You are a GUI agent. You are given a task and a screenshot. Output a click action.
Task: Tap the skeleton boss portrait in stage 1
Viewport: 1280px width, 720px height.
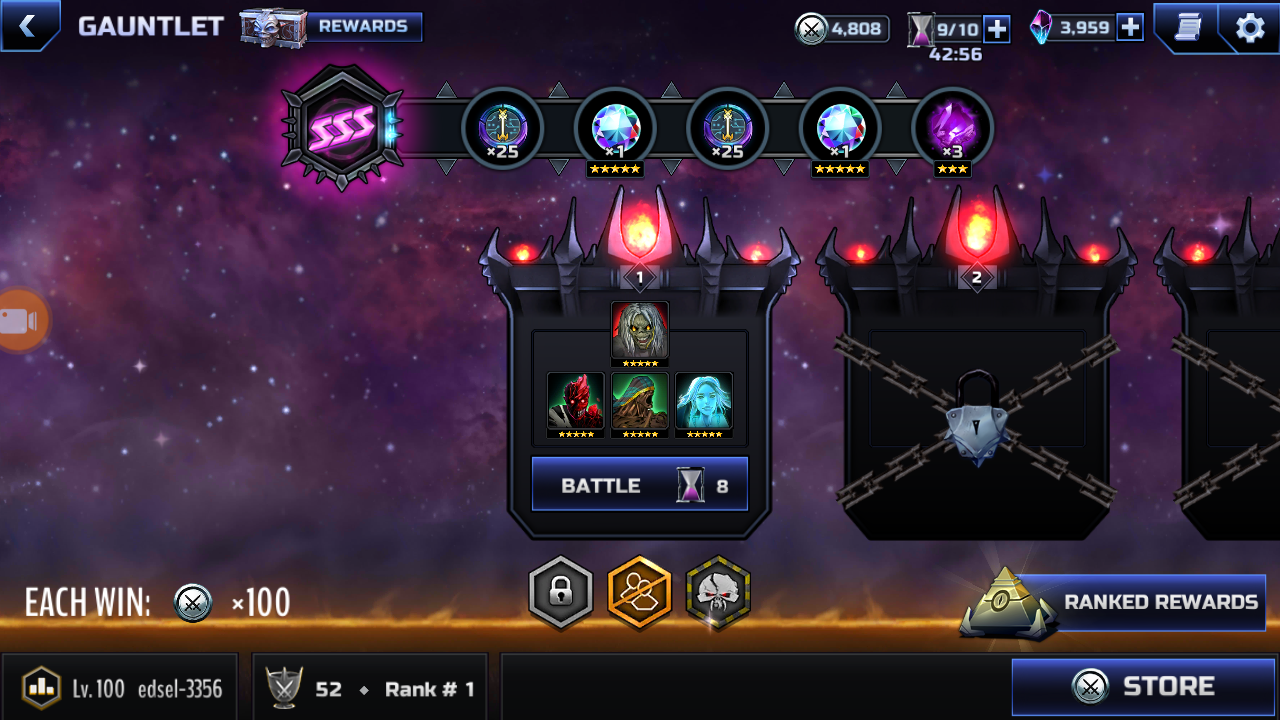640,330
